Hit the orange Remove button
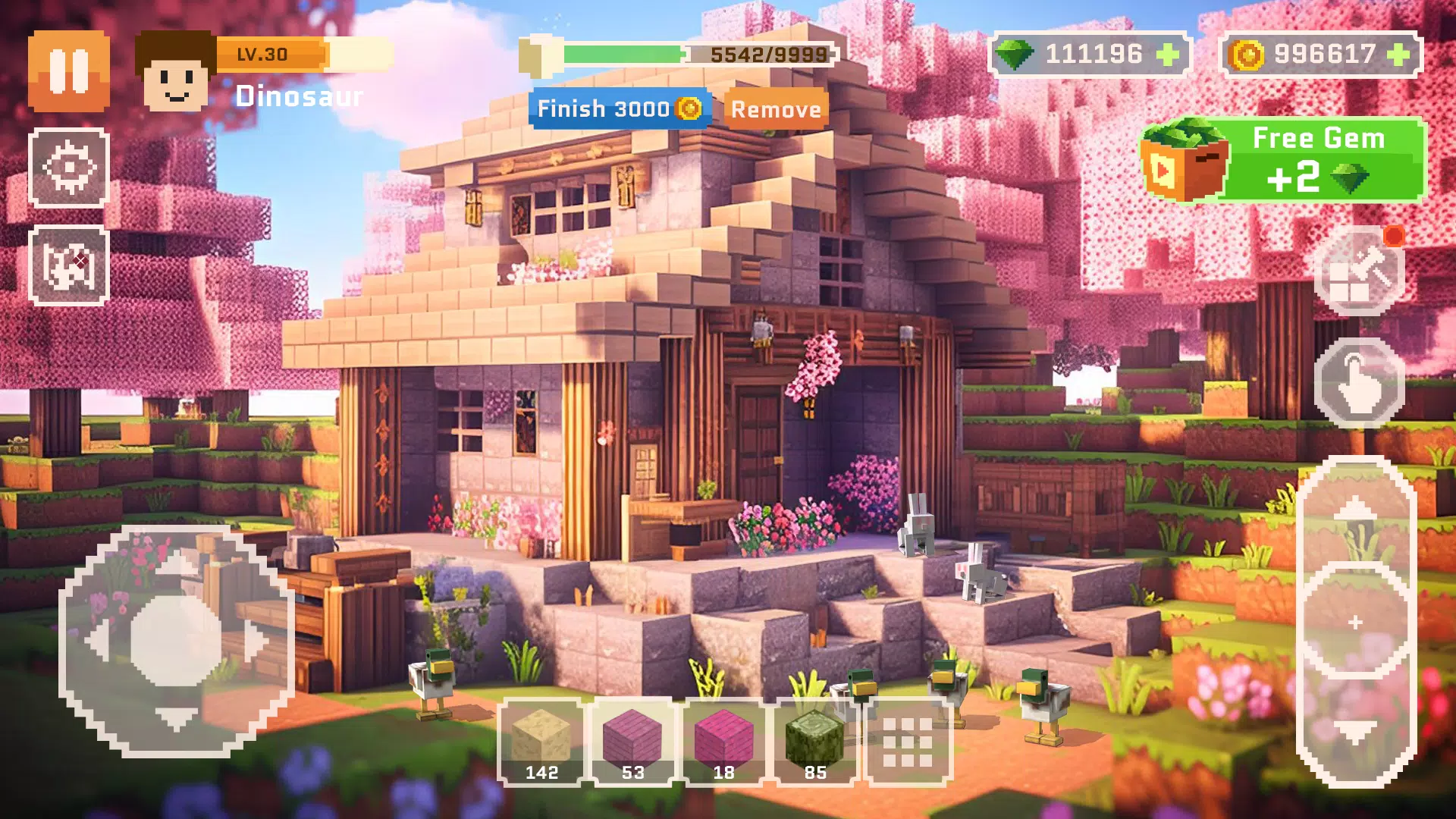This screenshot has height=819, width=1456. (776, 109)
